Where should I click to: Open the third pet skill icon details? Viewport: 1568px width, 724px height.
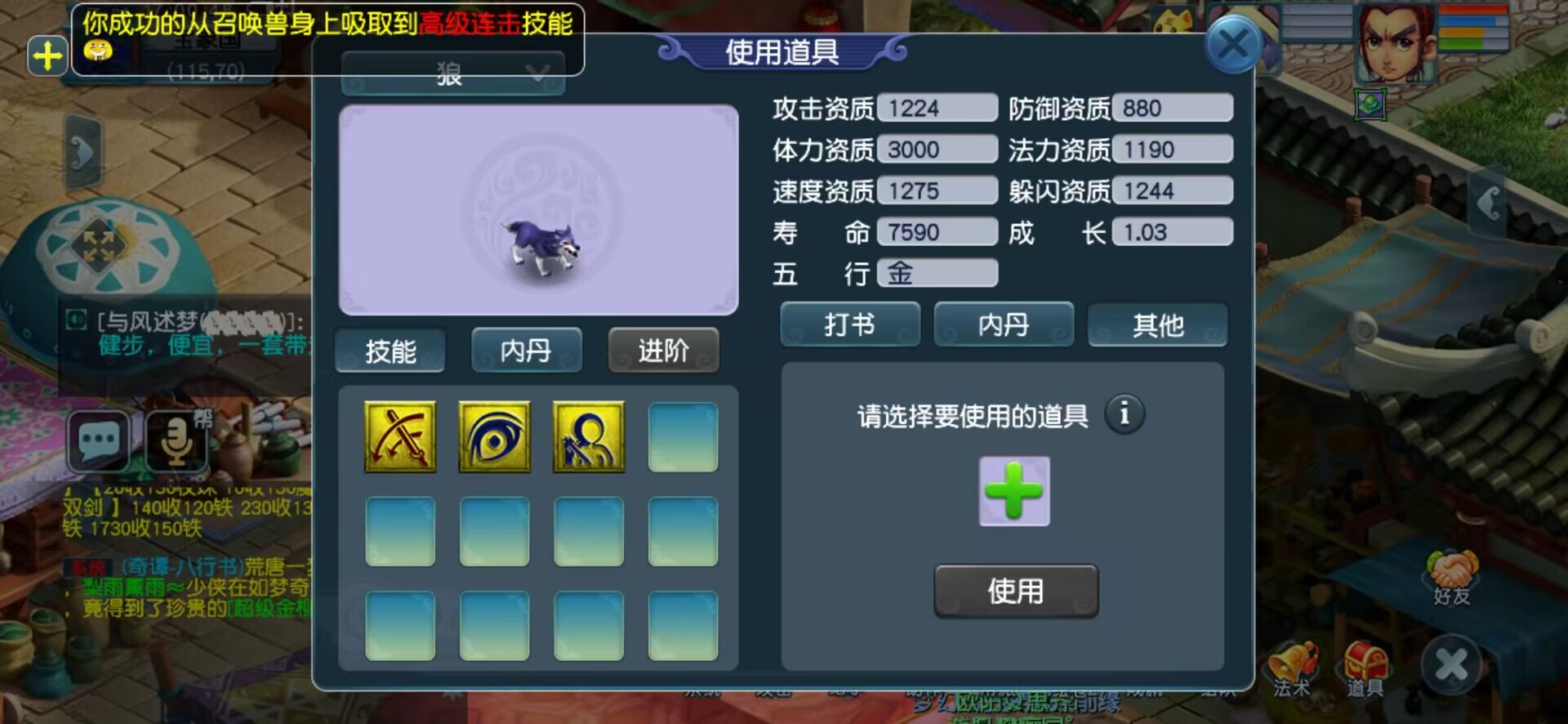coord(589,438)
